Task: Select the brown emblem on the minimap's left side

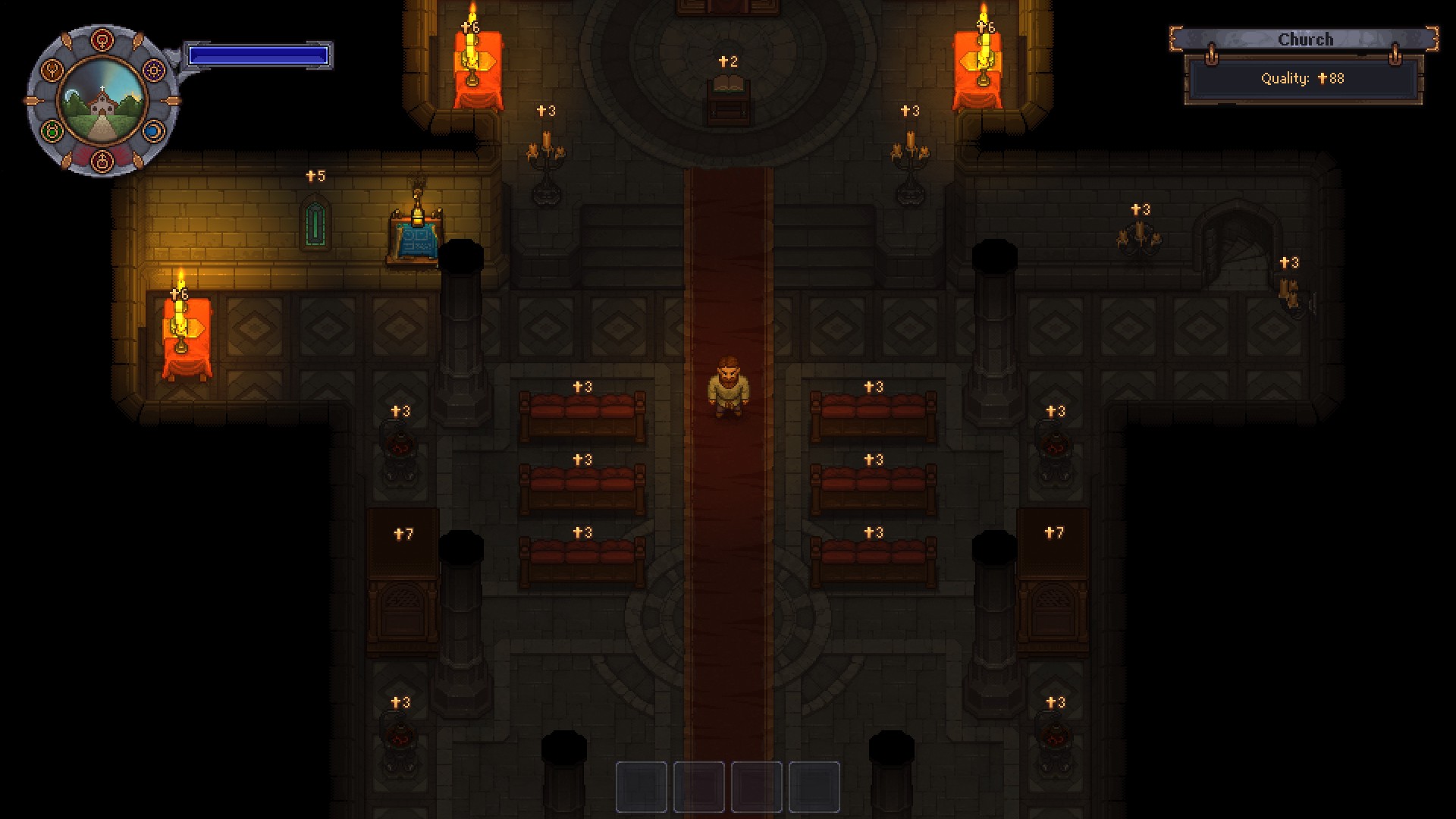Action: (52, 70)
